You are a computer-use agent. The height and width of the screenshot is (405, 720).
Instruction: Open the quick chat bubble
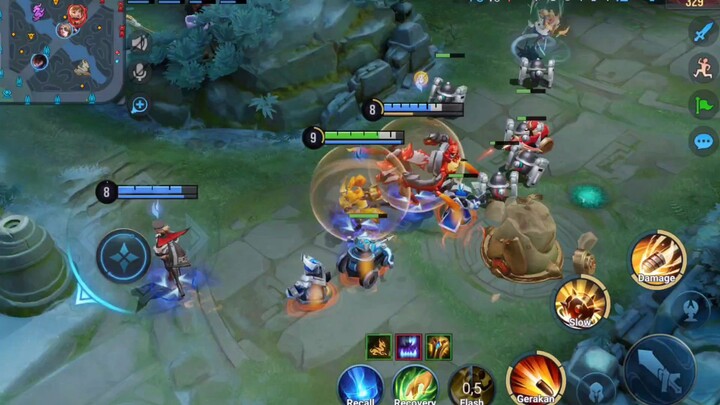pyautogui.click(x=703, y=140)
